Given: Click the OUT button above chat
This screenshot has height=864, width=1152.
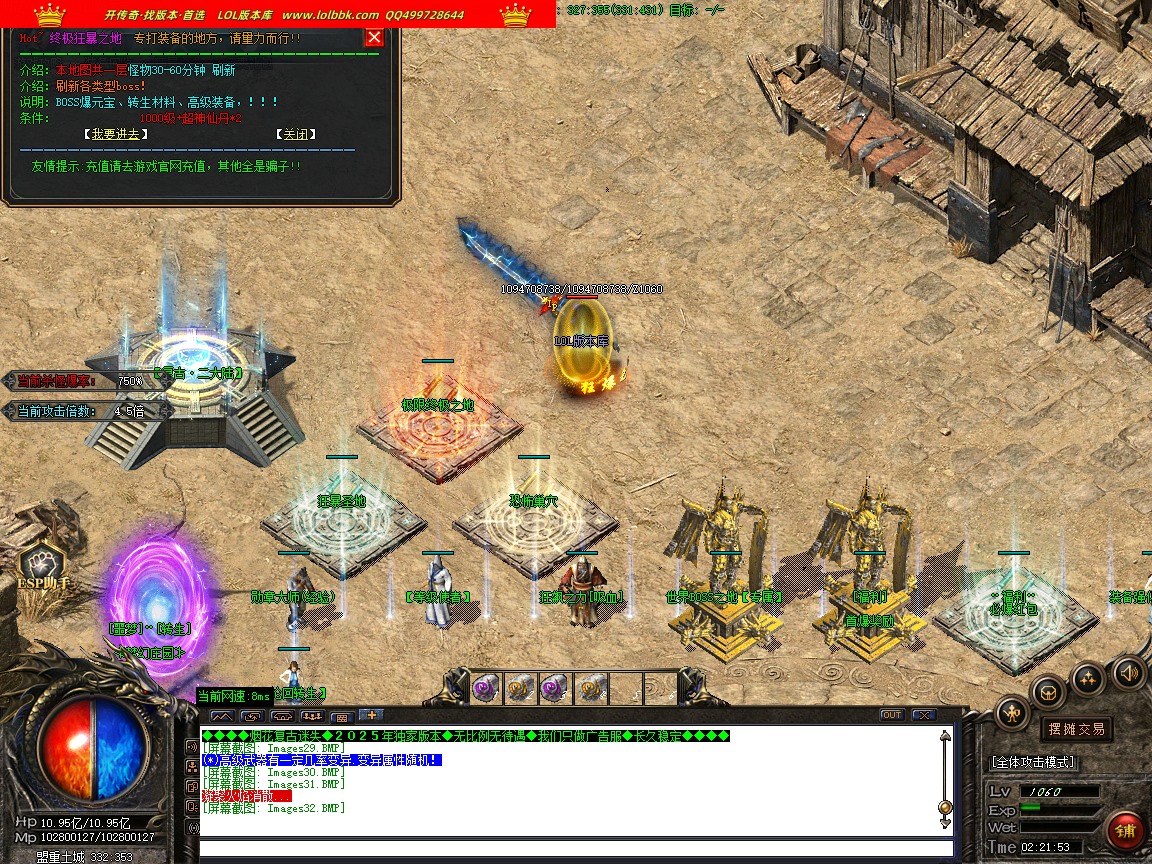Looking at the screenshot, I should tap(892, 715).
